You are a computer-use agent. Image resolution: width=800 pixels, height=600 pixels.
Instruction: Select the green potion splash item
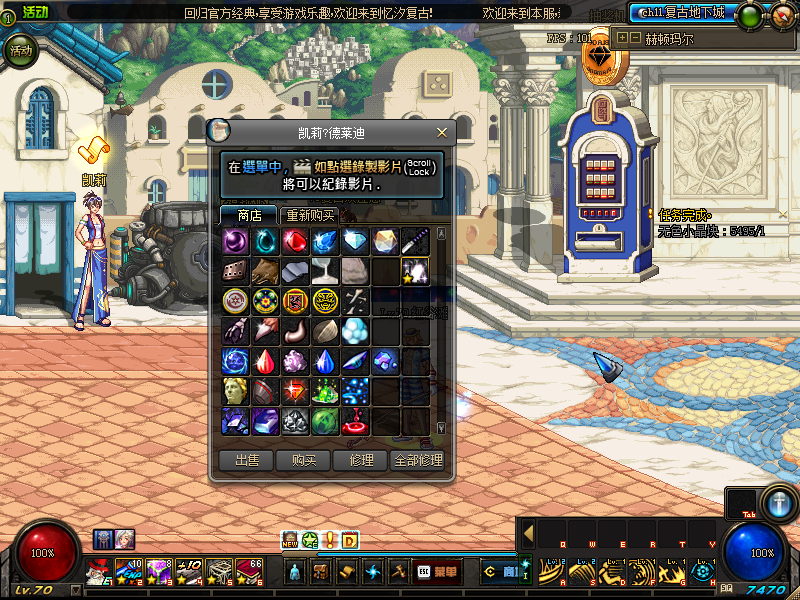[325, 390]
